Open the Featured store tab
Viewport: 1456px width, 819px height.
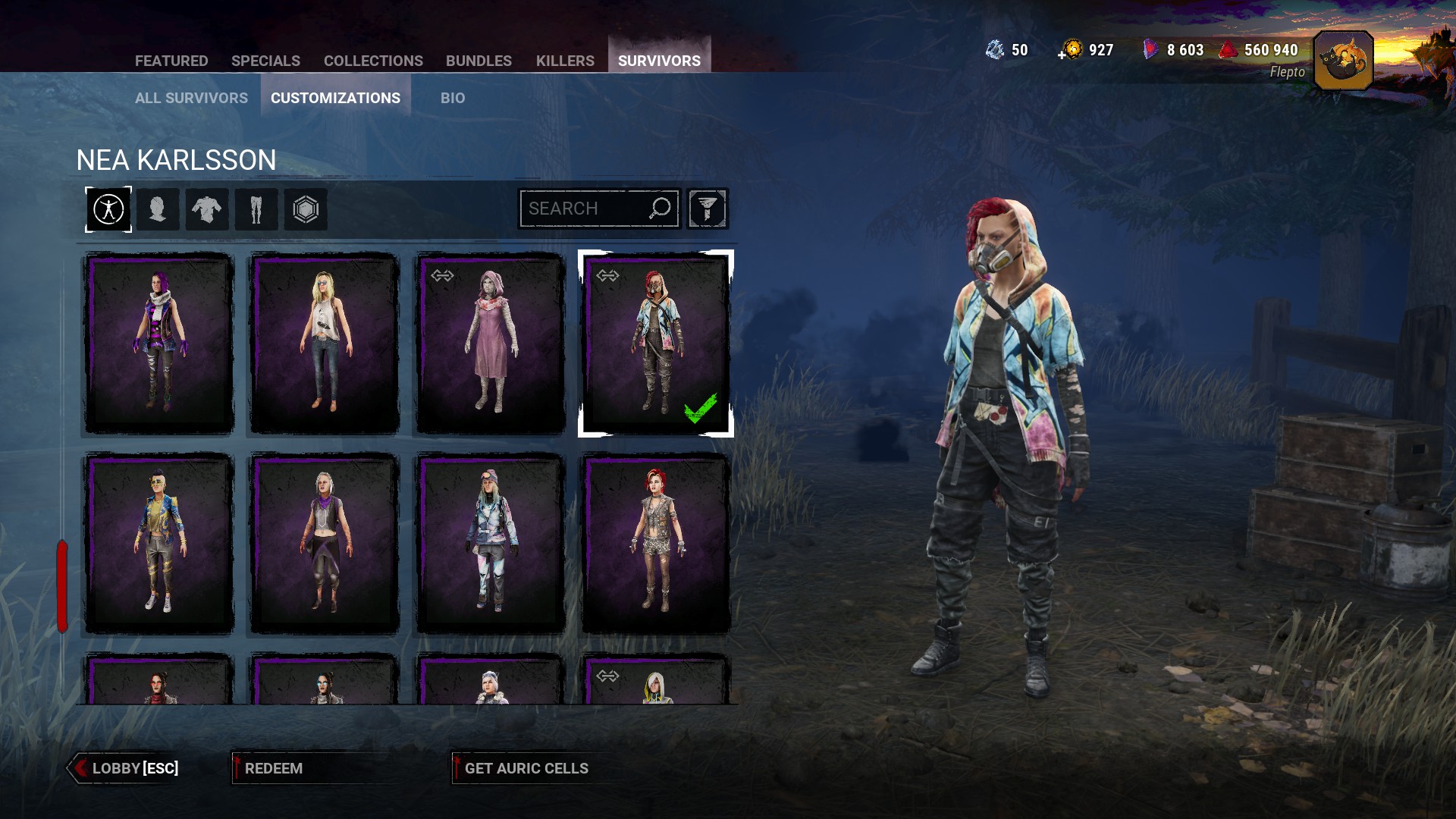tap(171, 61)
